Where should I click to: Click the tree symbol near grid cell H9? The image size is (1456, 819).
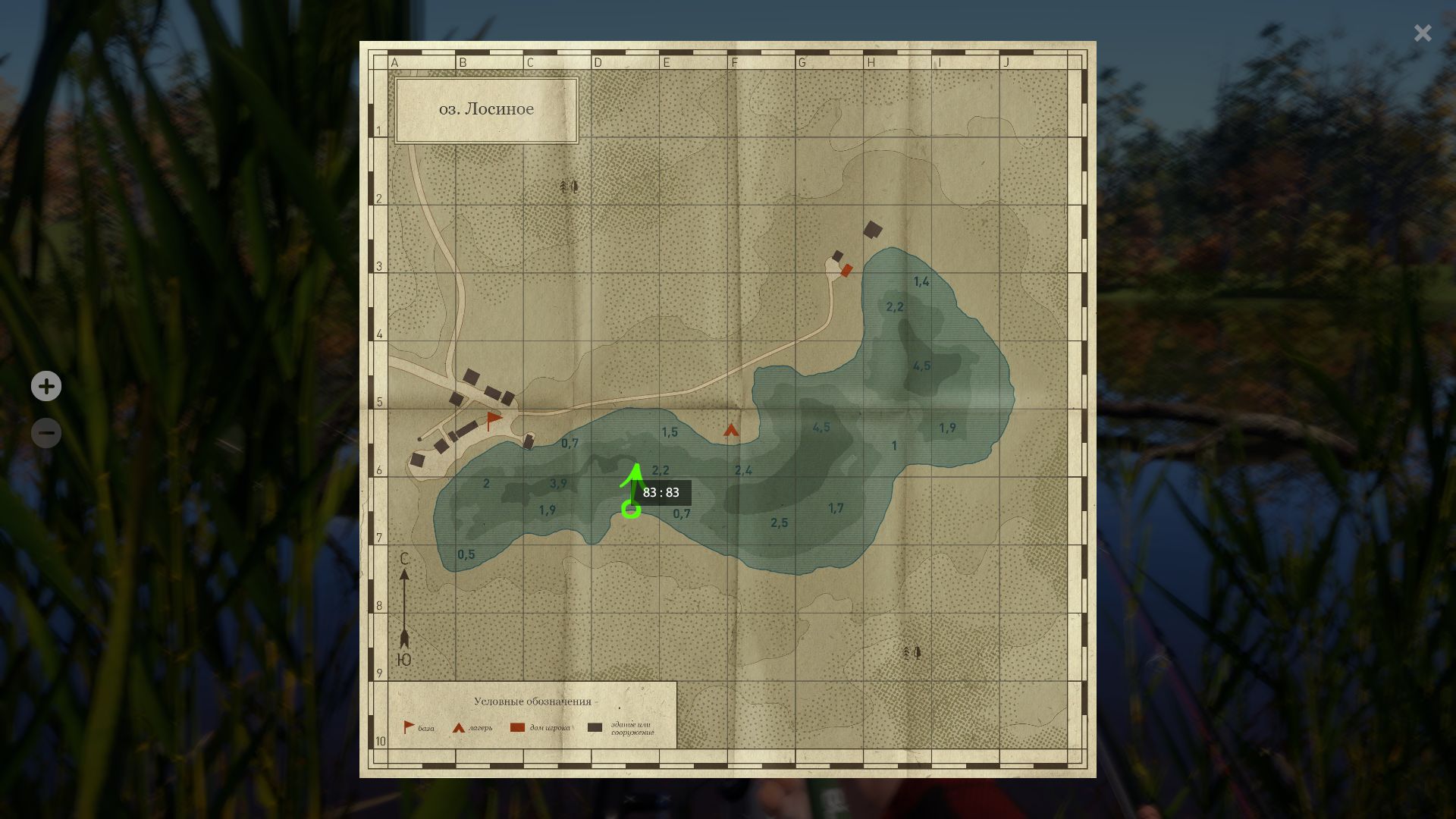911,654
